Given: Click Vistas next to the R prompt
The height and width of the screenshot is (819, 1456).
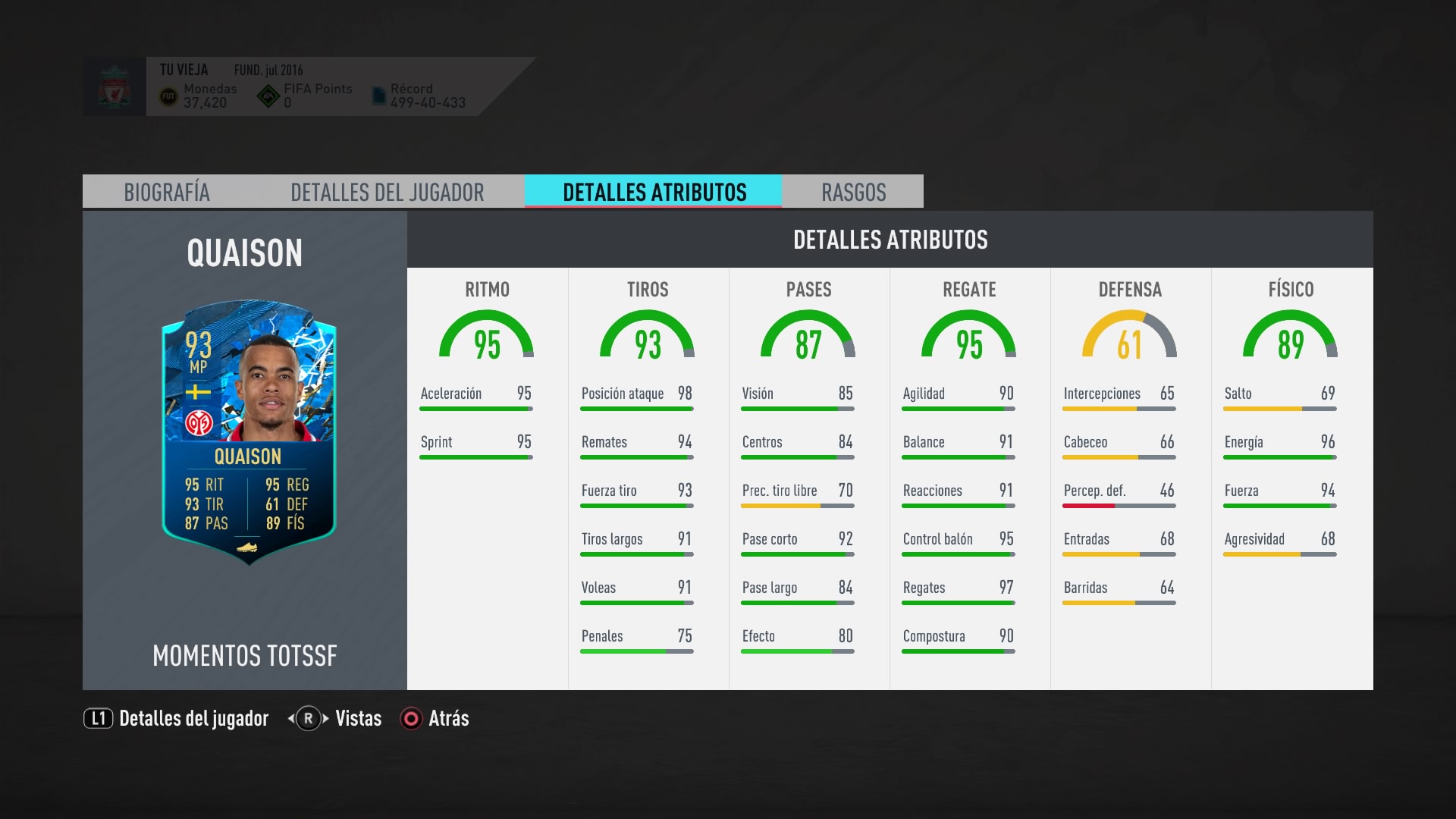Looking at the screenshot, I should [x=358, y=717].
